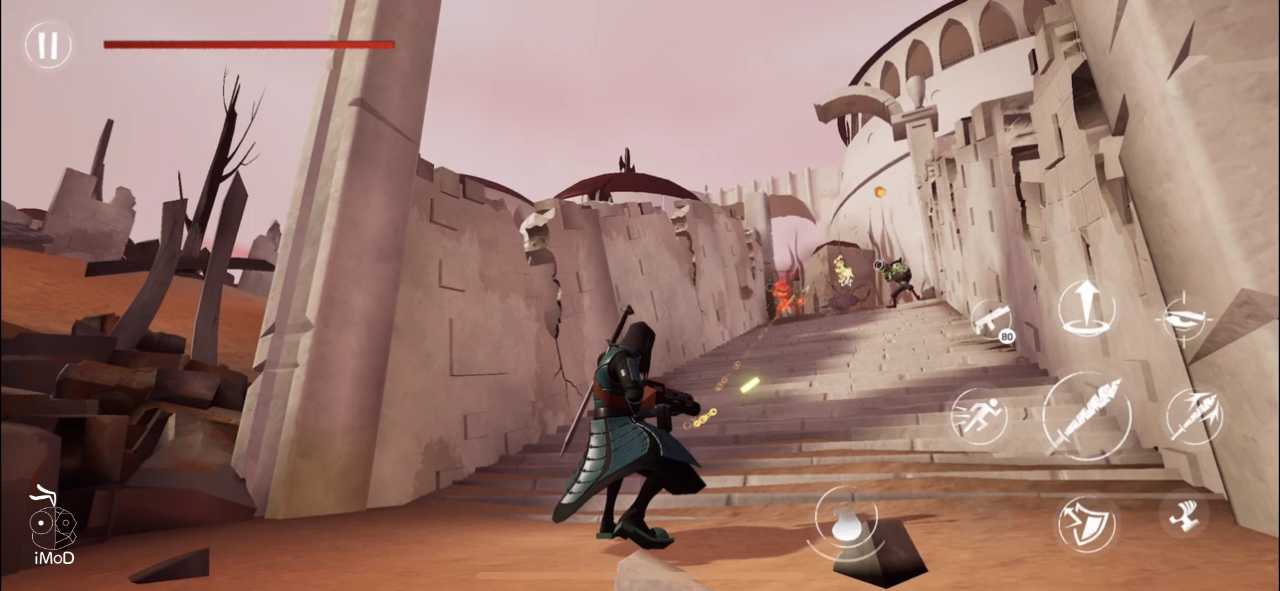Screen dimensions: 1280x591
Task: Fire the rifle weapon icon
Action: (x=990, y=321)
